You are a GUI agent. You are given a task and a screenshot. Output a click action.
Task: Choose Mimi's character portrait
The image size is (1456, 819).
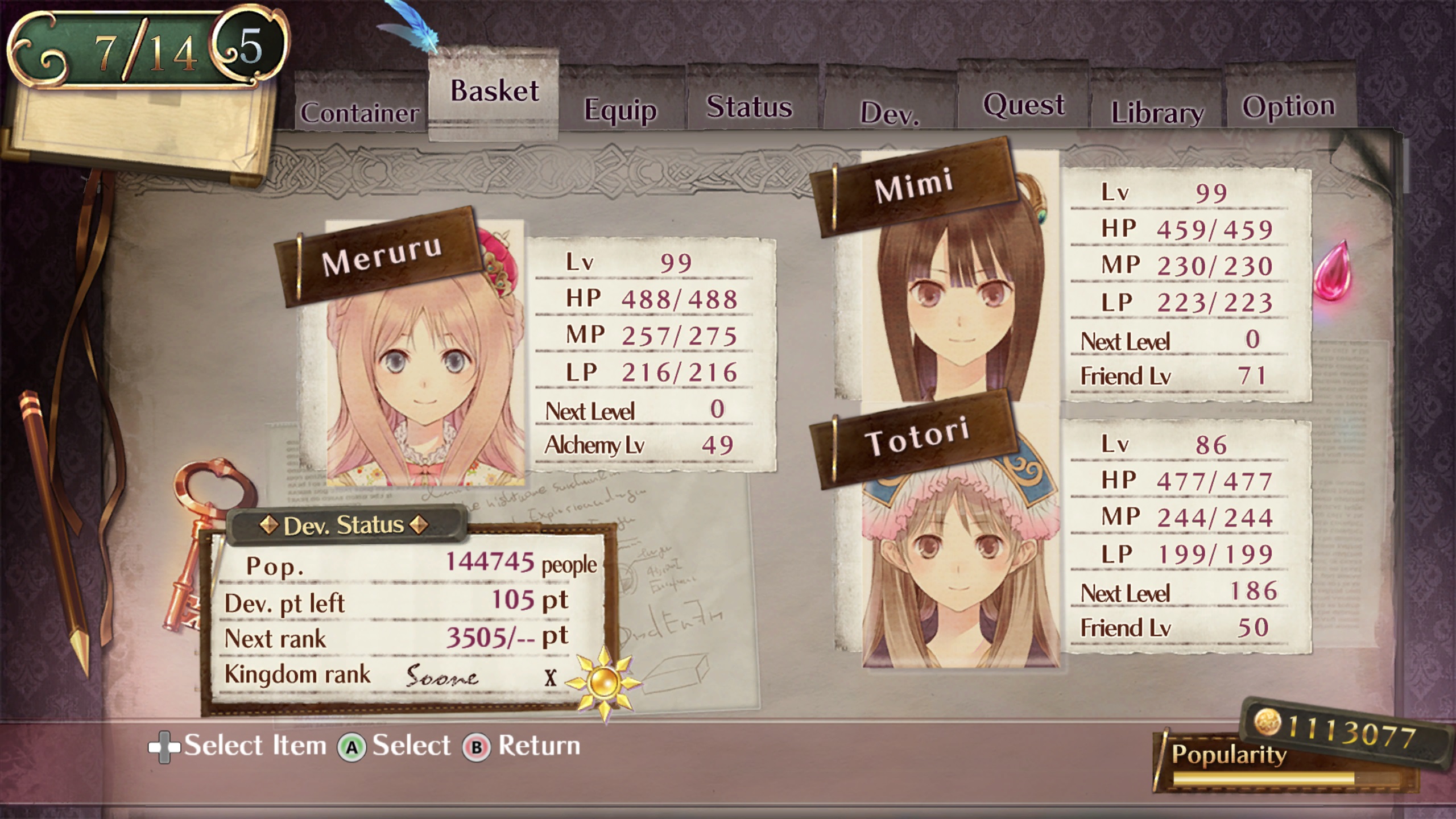[960, 307]
